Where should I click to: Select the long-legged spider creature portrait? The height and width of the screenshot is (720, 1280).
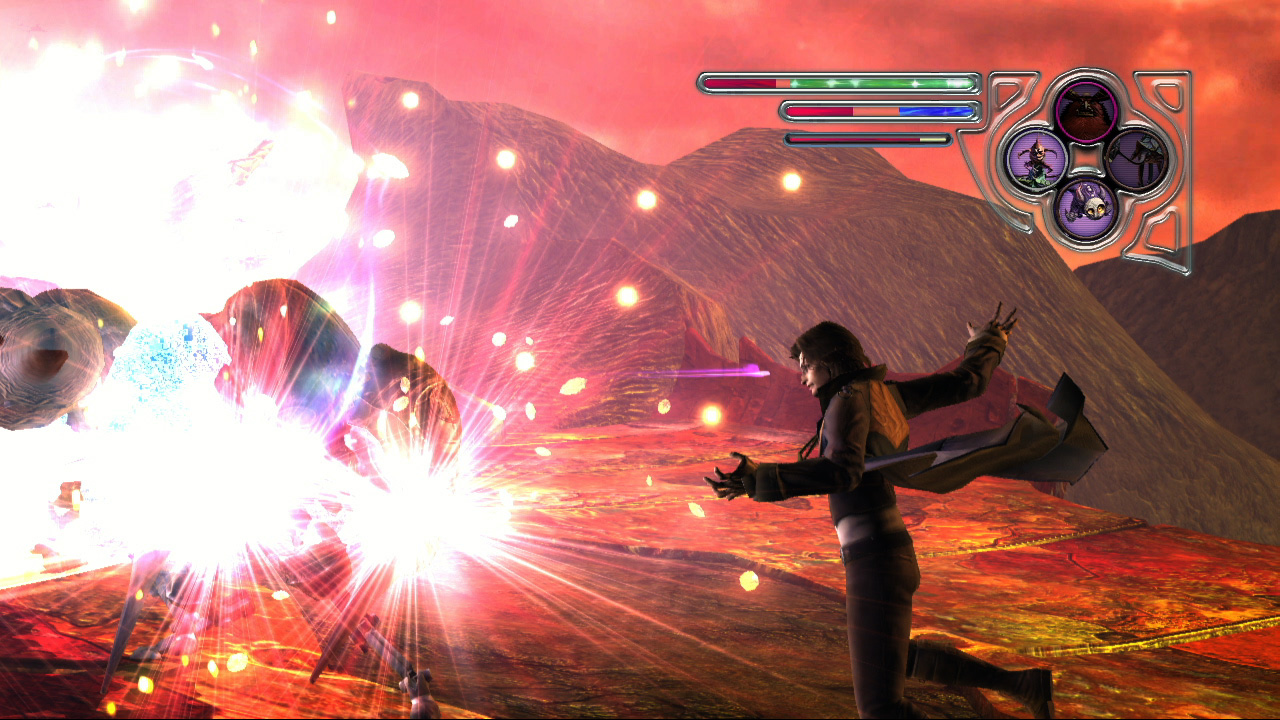coord(1138,160)
